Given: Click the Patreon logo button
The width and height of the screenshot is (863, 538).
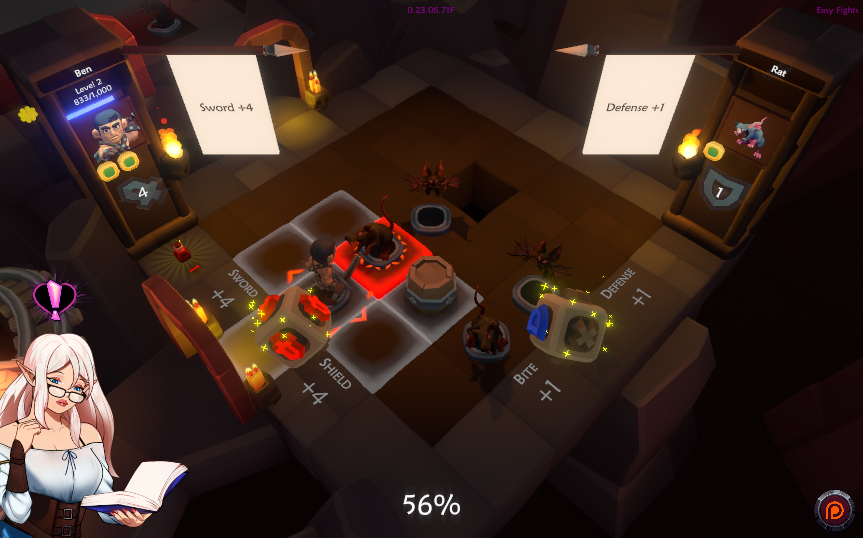Looking at the screenshot, I should coord(832,510).
